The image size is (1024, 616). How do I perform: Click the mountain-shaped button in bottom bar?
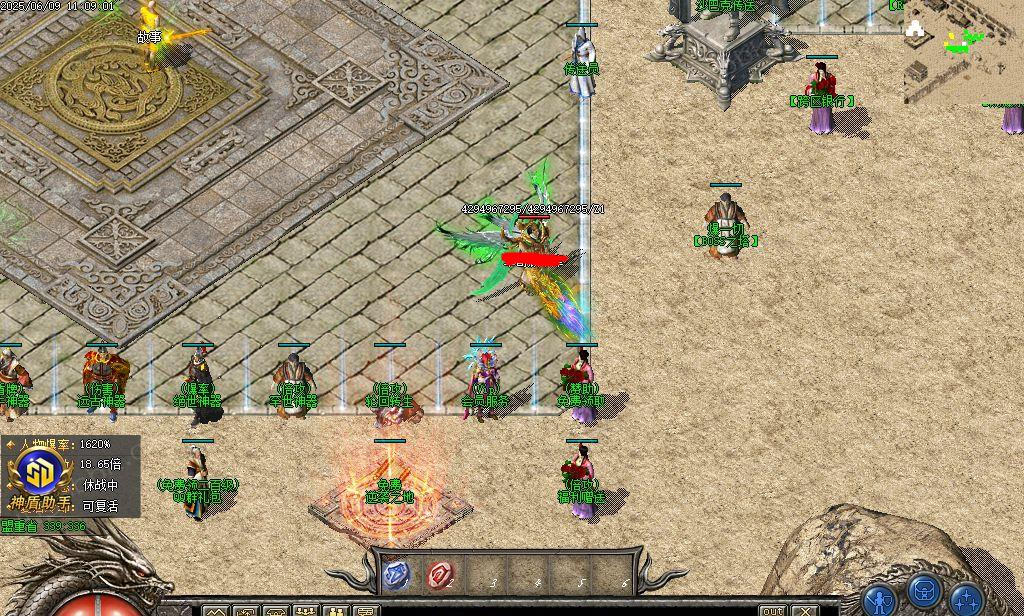216,610
